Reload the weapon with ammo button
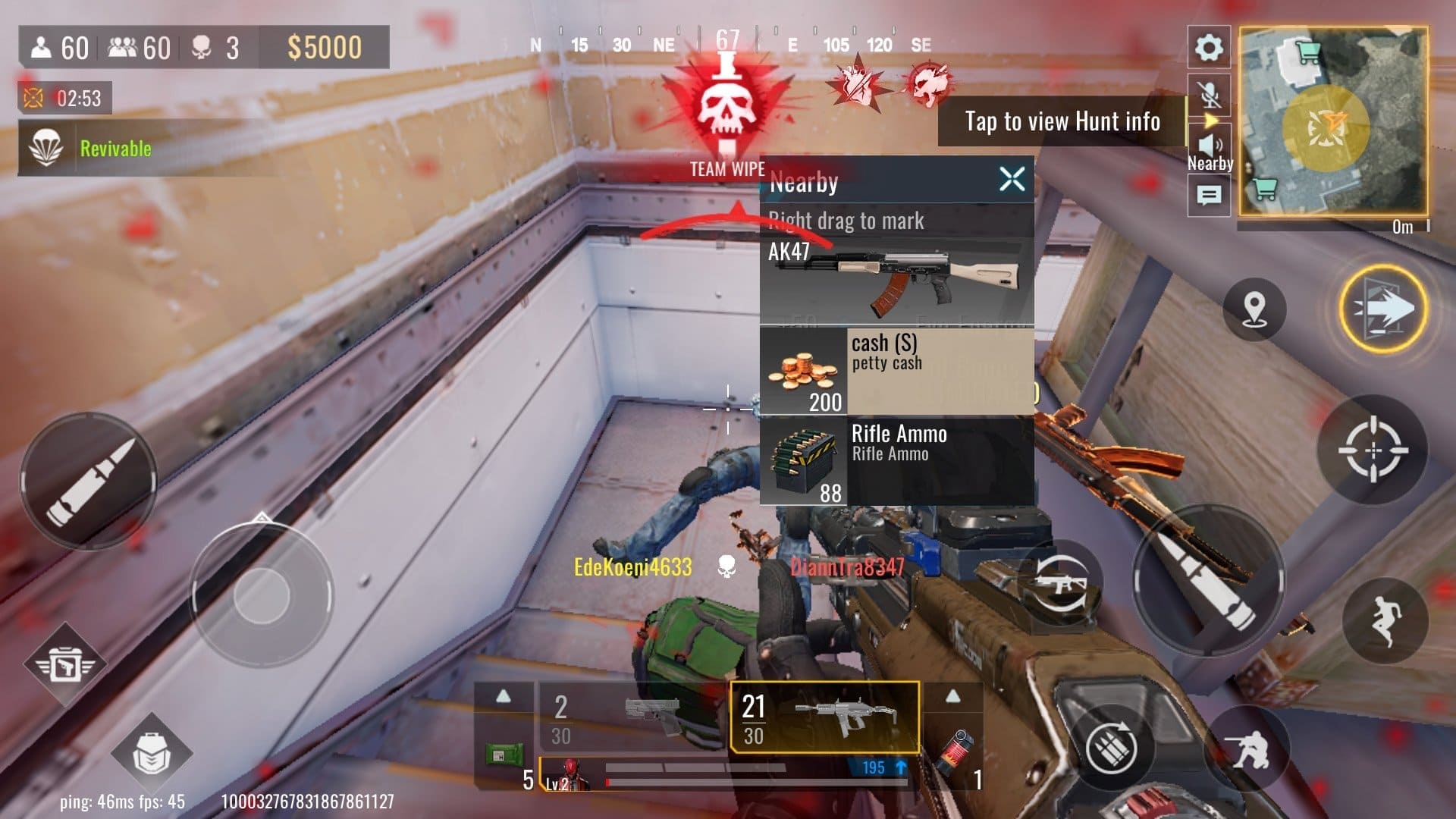The height and width of the screenshot is (819, 1456). coord(1112,747)
